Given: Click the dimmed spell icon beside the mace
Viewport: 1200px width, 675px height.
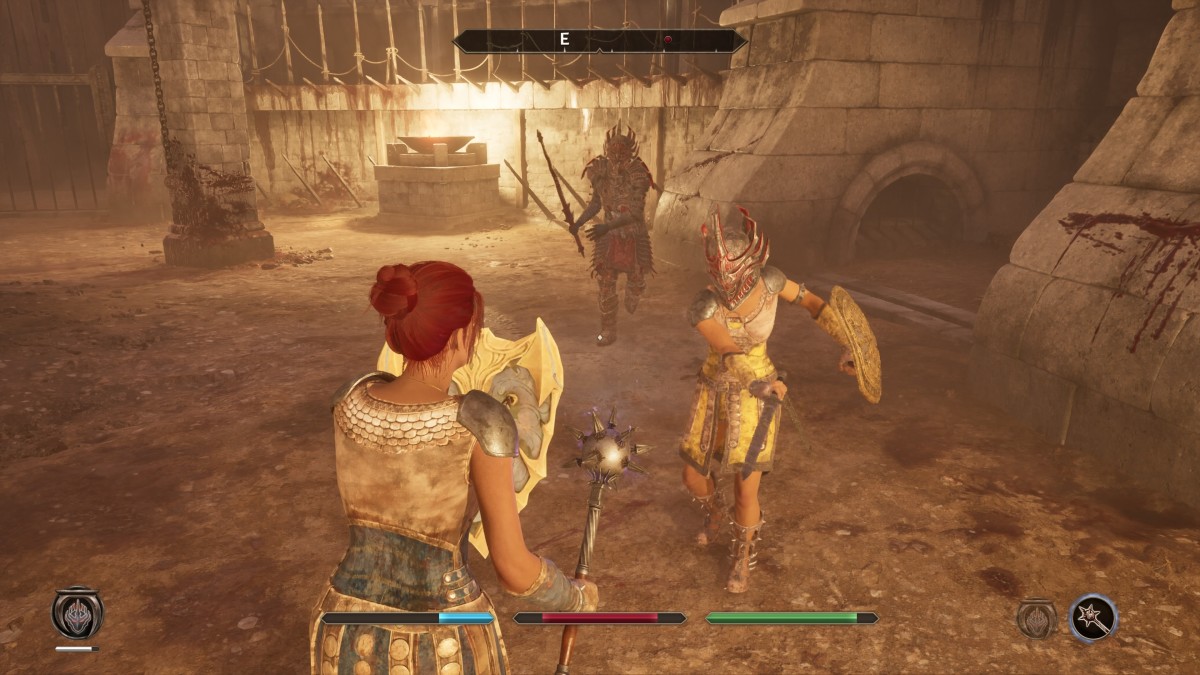Looking at the screenshot, I should click(1037, 618).
